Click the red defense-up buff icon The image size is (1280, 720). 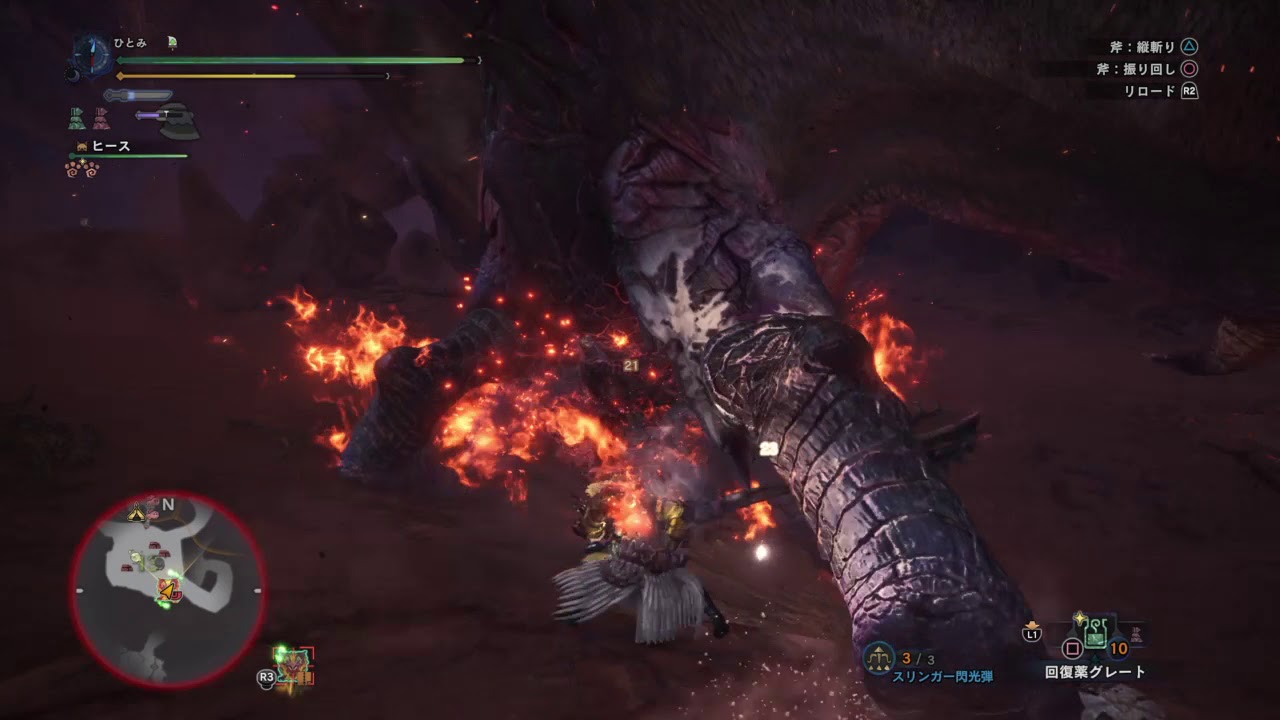pos(101,119)
